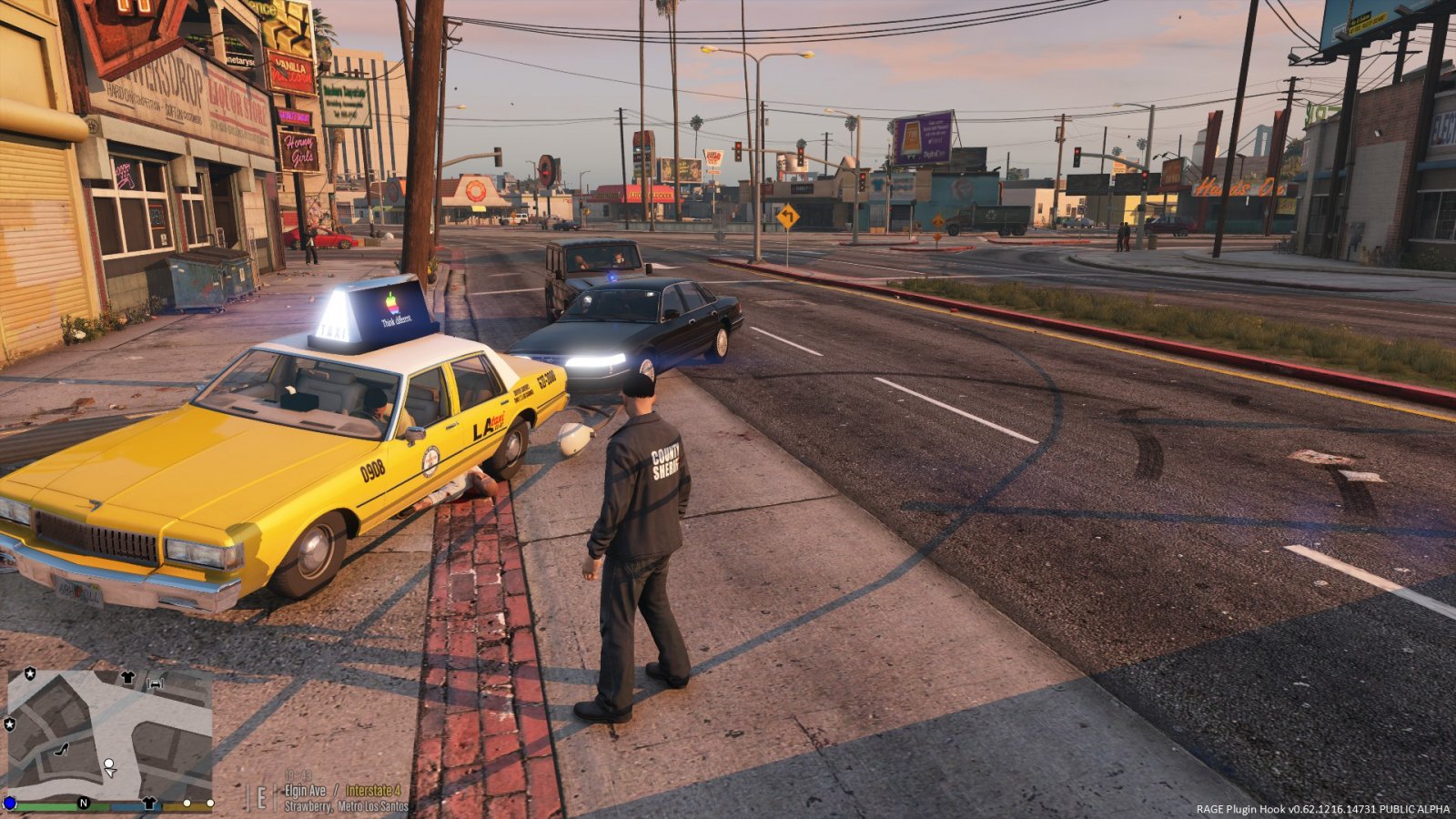
Task: Click the blue circle blip on the minimap
Action: tap(10, 803)
